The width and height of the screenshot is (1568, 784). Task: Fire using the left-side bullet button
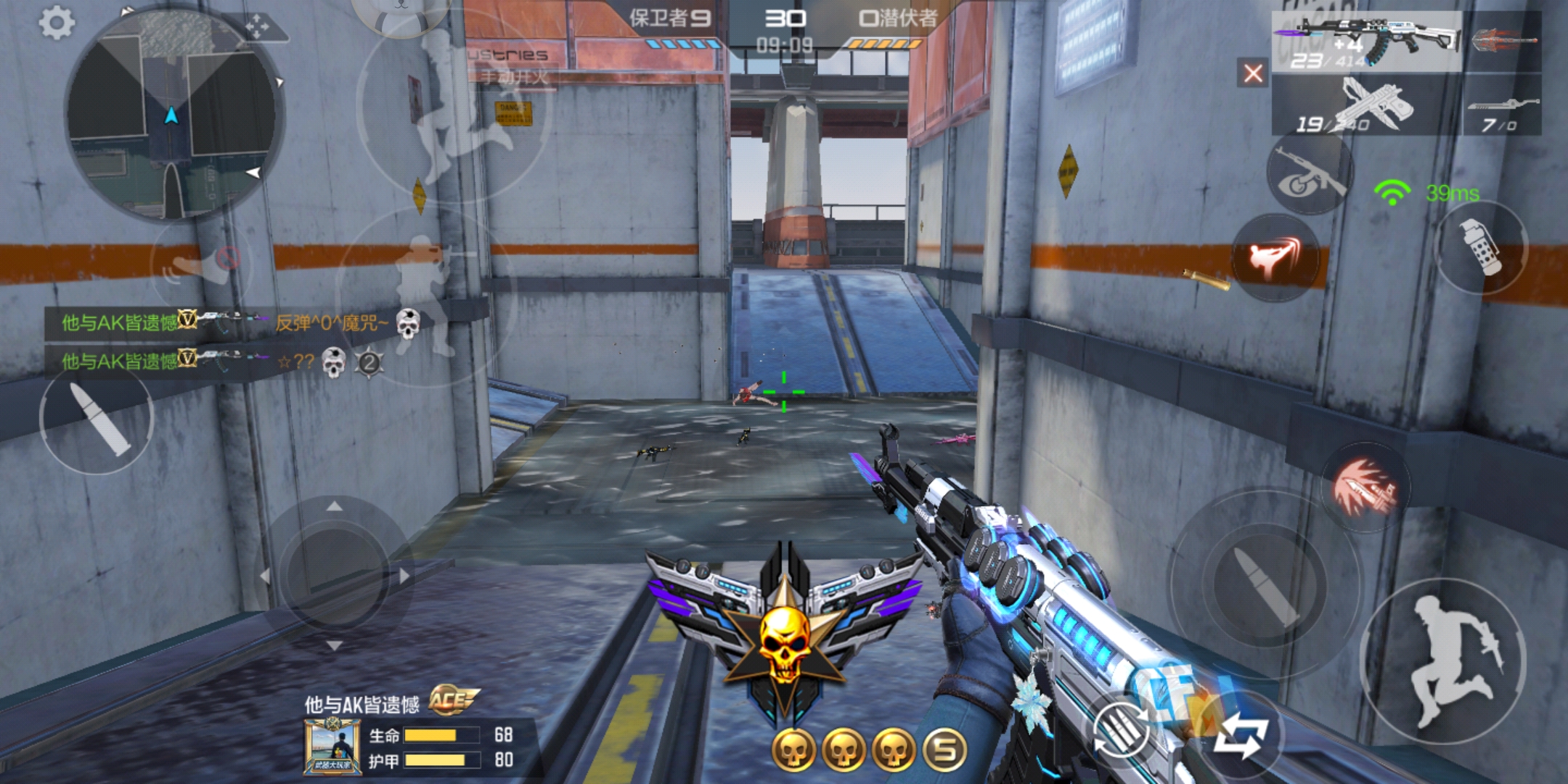click(x=97, y=419)
